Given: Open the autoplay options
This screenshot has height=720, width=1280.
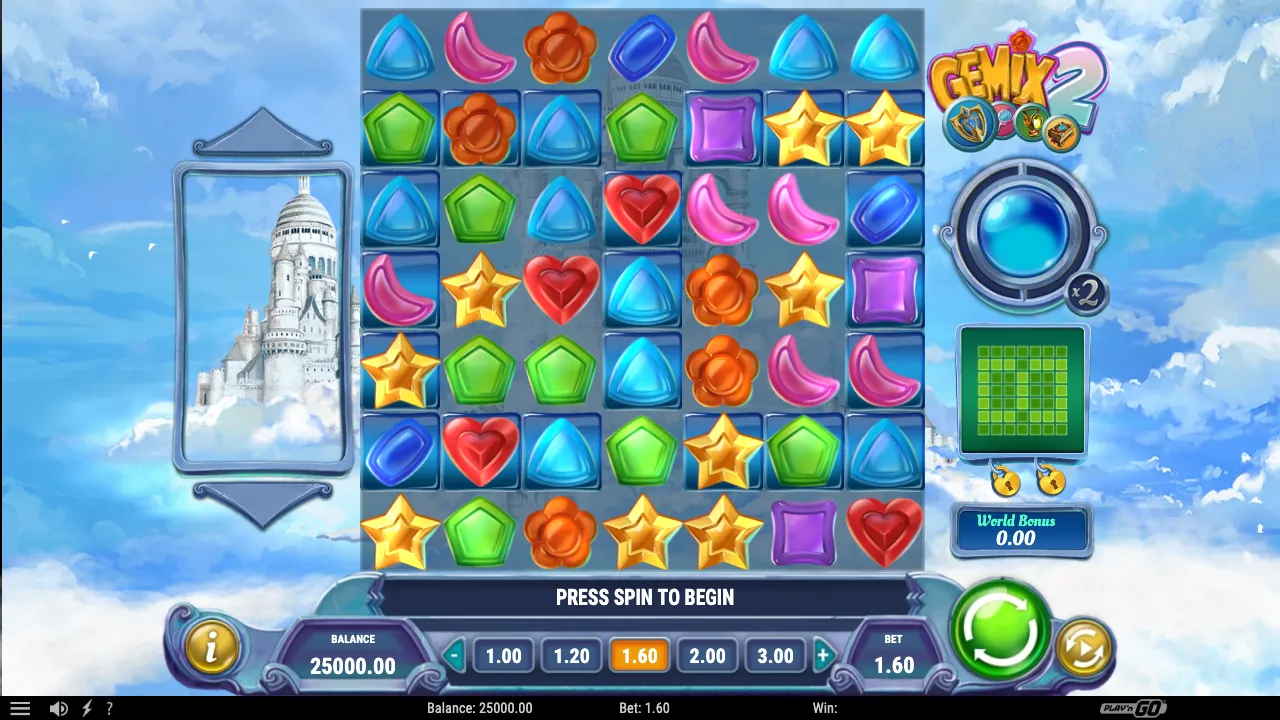Looking at the screenshot, I should coord(1084,647).
